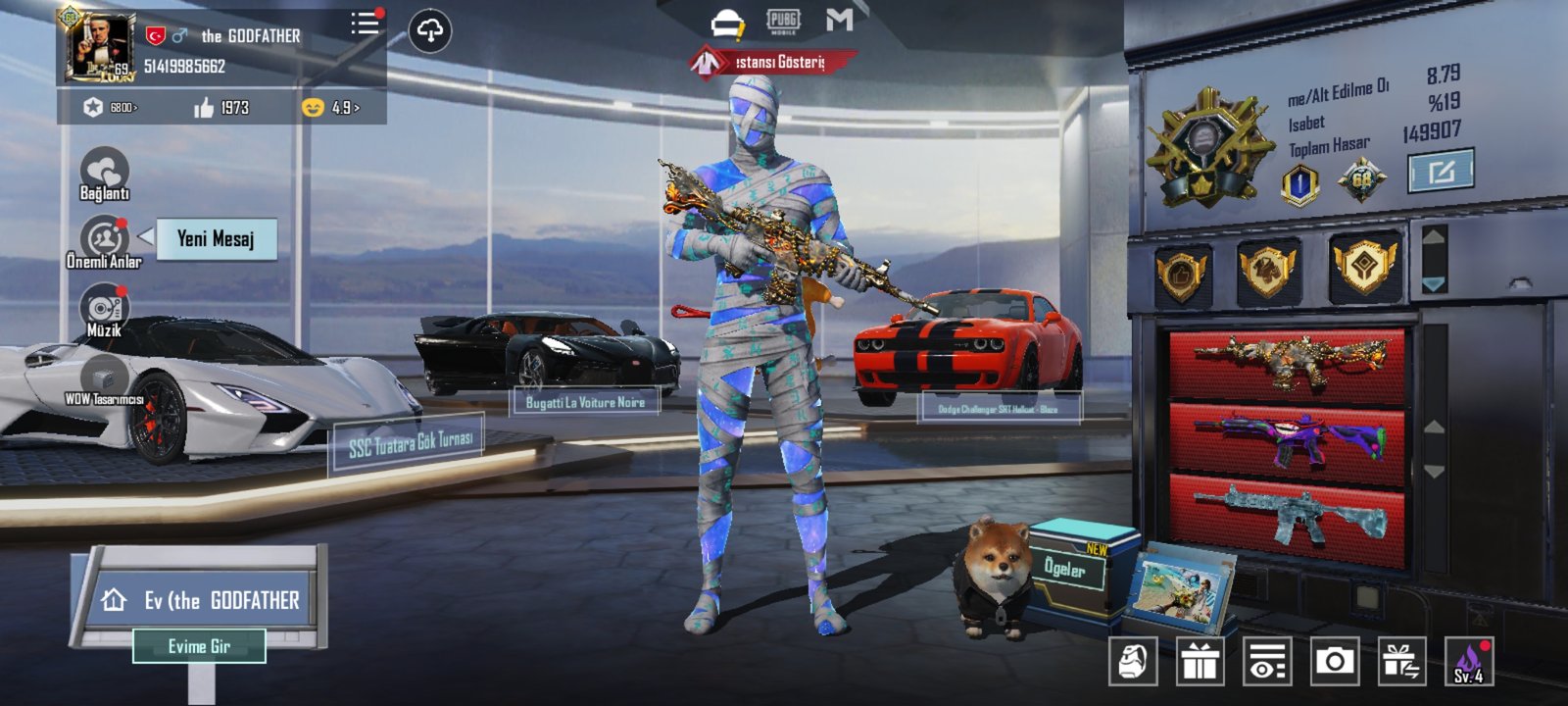Screen dimensions: 1568x706
Task: Click the edit stats pencil button
Action: tap(1440, 173)
